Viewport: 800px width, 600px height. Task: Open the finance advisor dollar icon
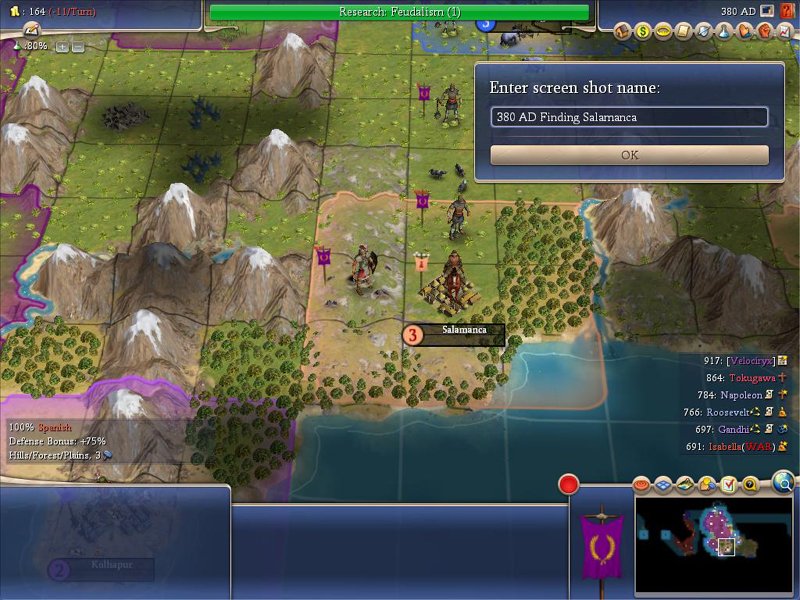(x=643, y=32)
